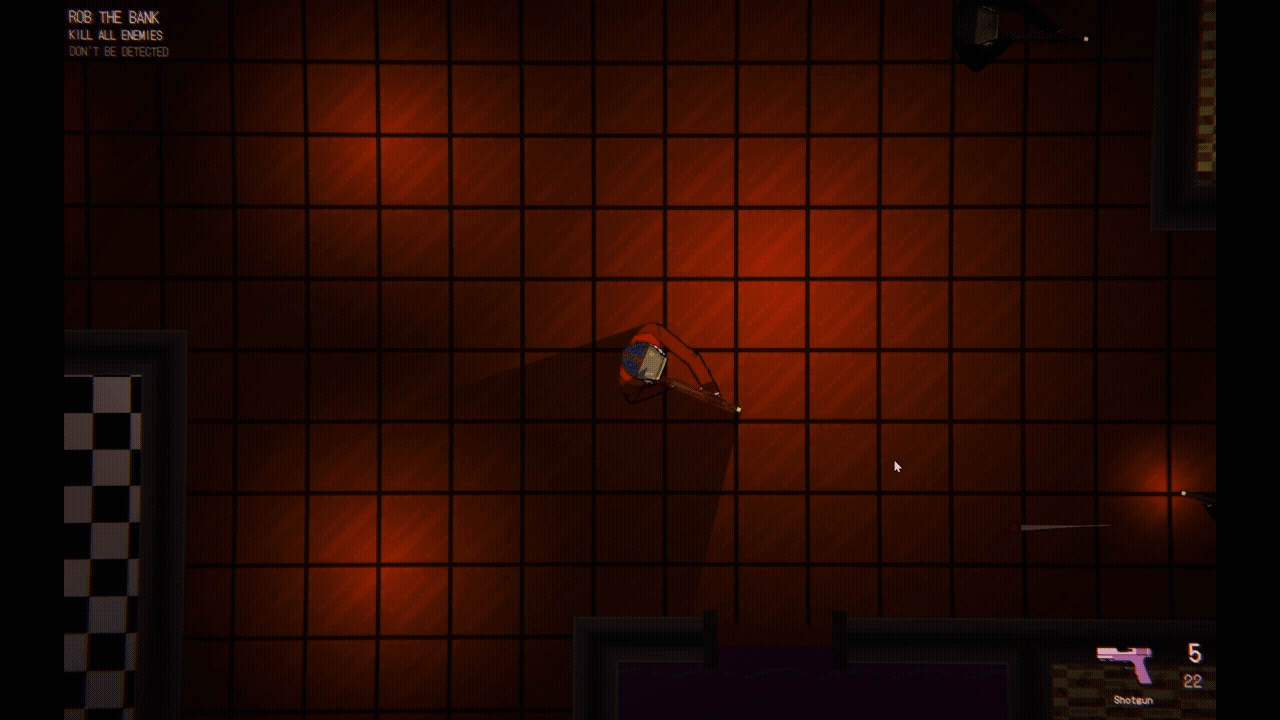
Task: Click the yellow dot near the top-right enemy
Action: 1085,39
